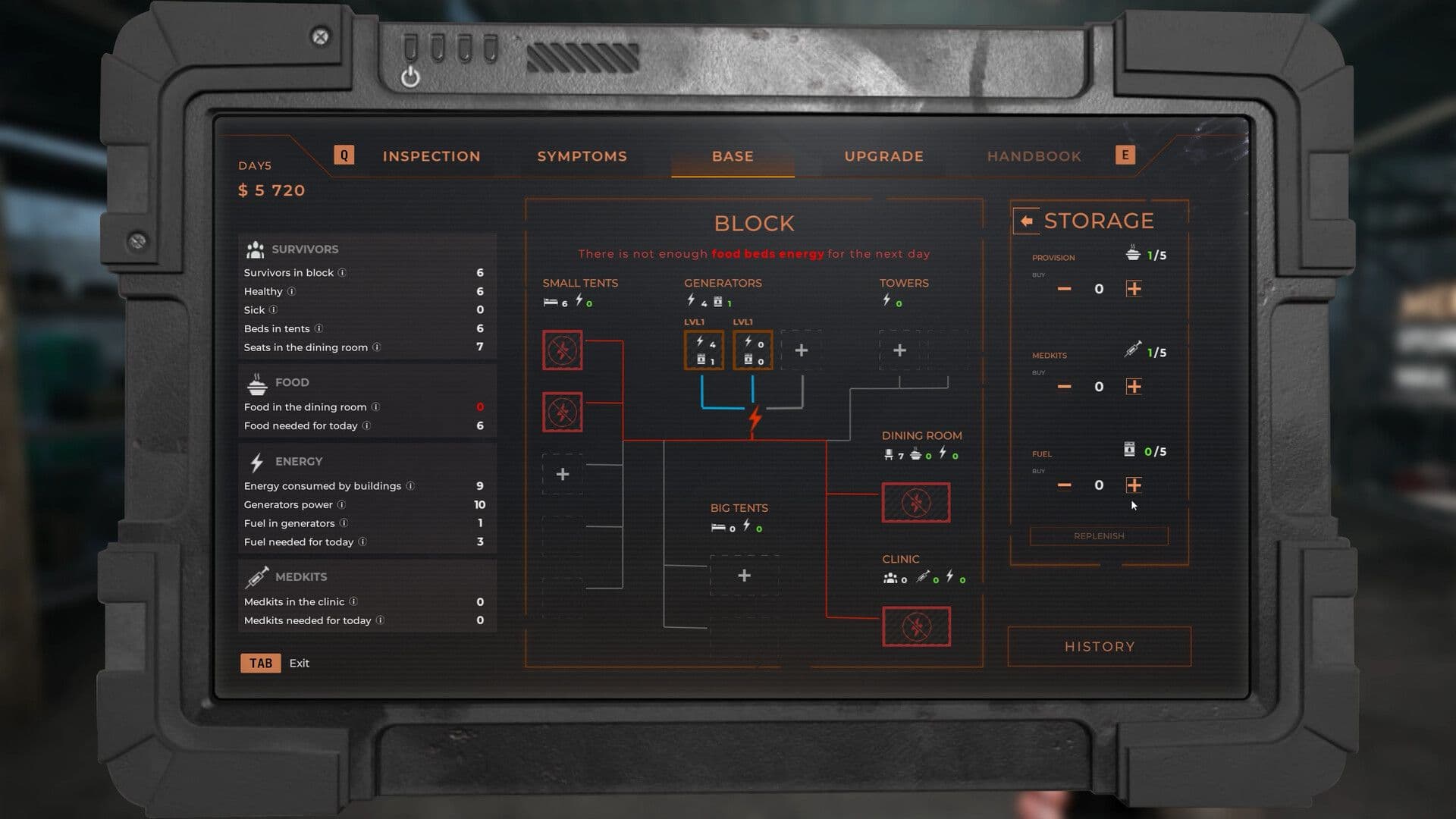Screen dimensions: 1456x819
Task: Decrease Provision buy amount with minus
Action: coord(1064,288)
